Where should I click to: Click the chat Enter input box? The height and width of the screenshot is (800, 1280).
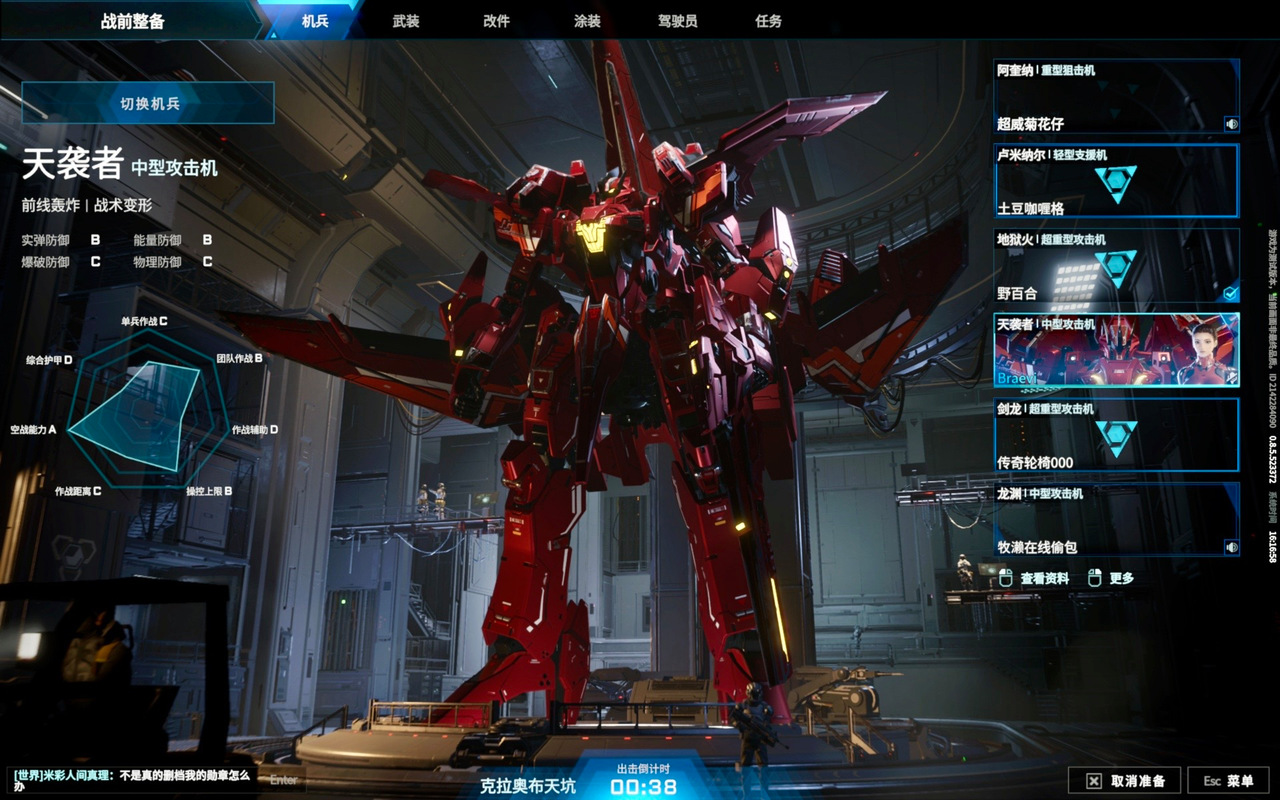tap(283, 779)
